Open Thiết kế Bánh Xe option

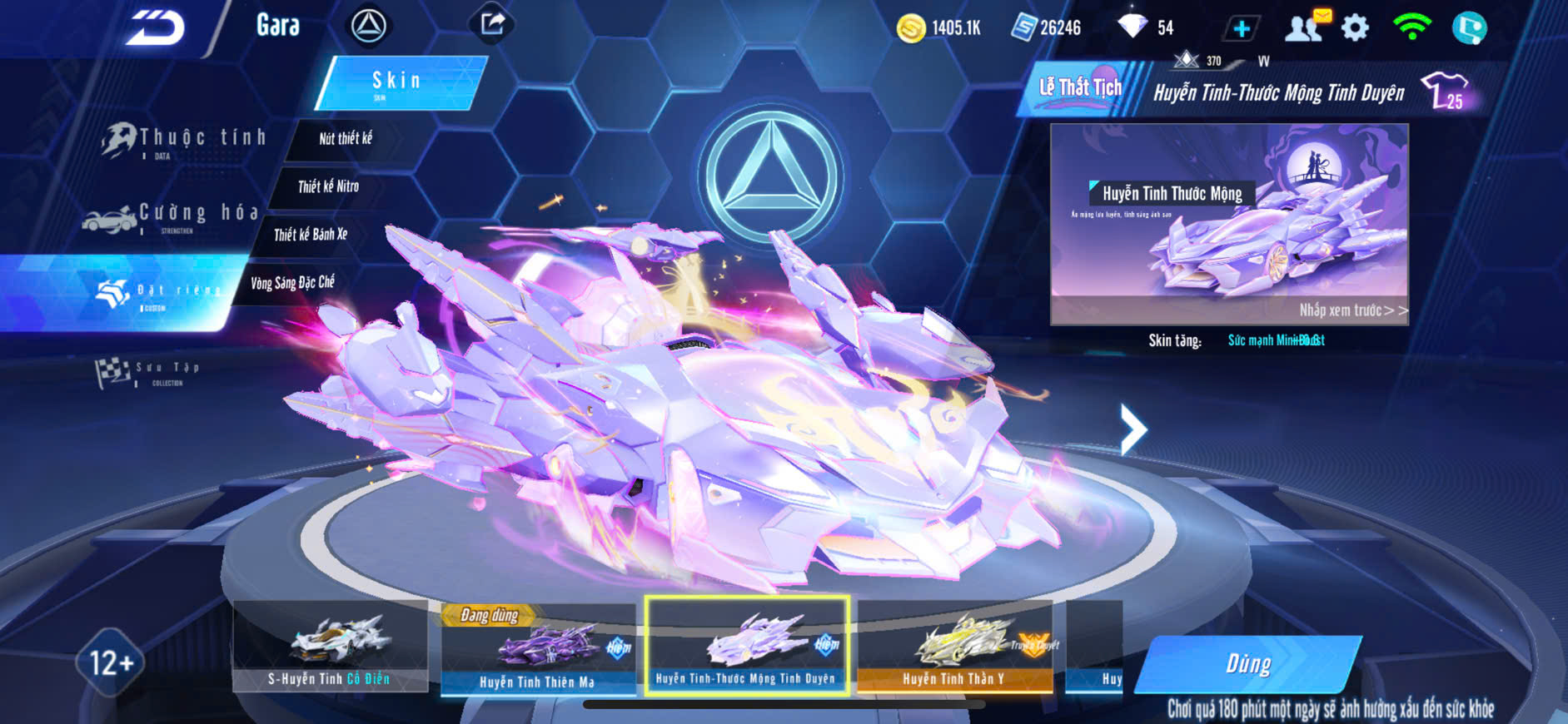(310, 235)
